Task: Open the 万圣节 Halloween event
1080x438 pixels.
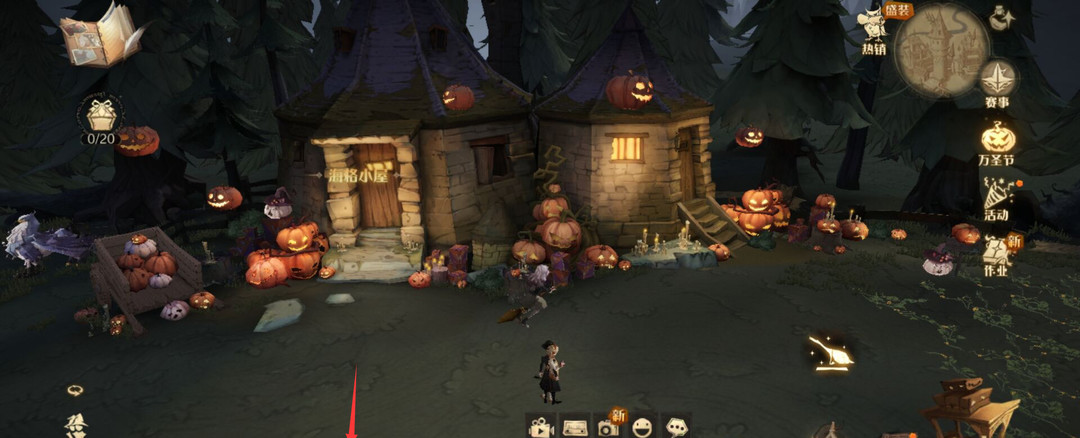Action: click(997, 141)
